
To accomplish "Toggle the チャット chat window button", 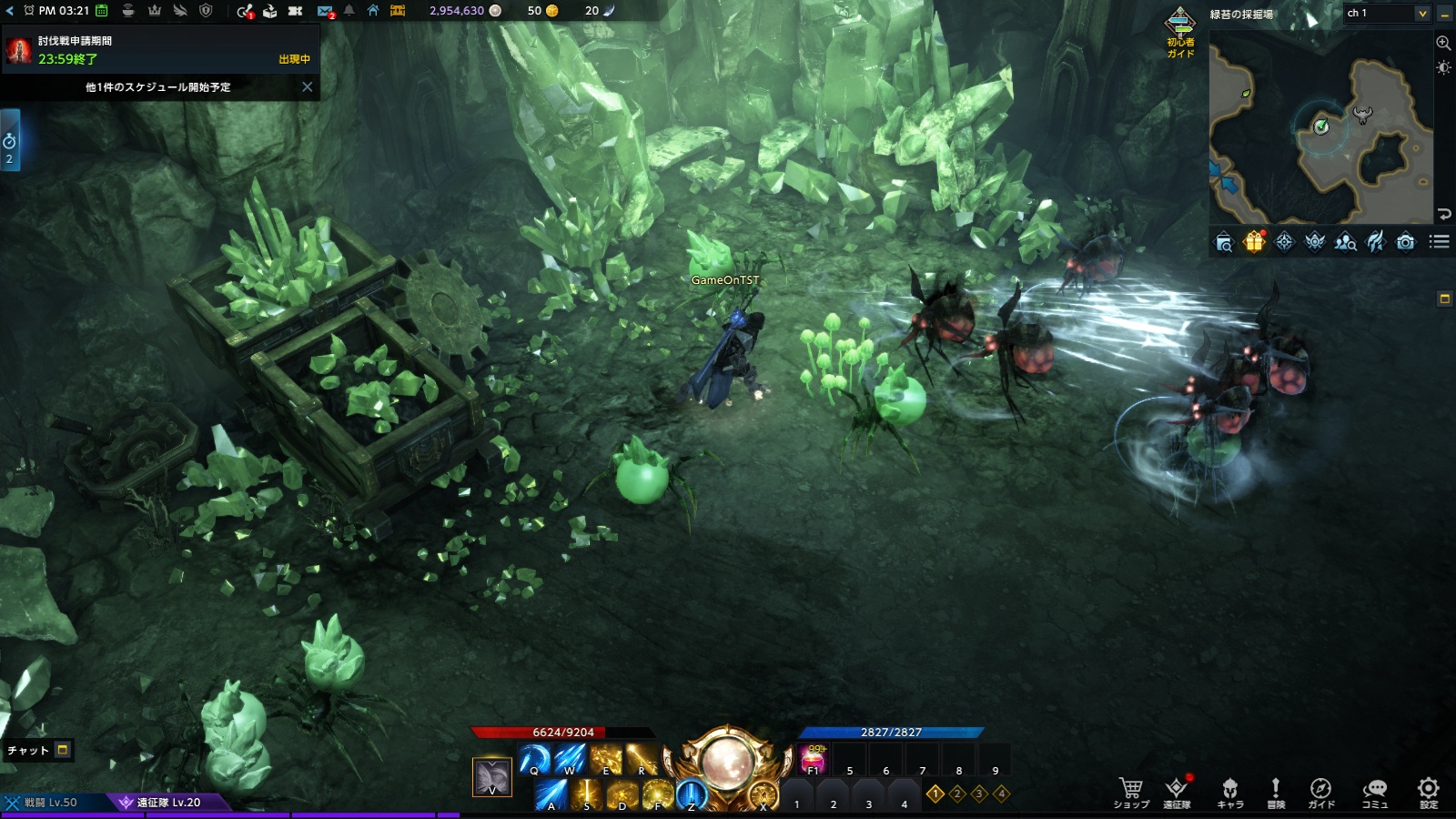I will tap(63, 750).
